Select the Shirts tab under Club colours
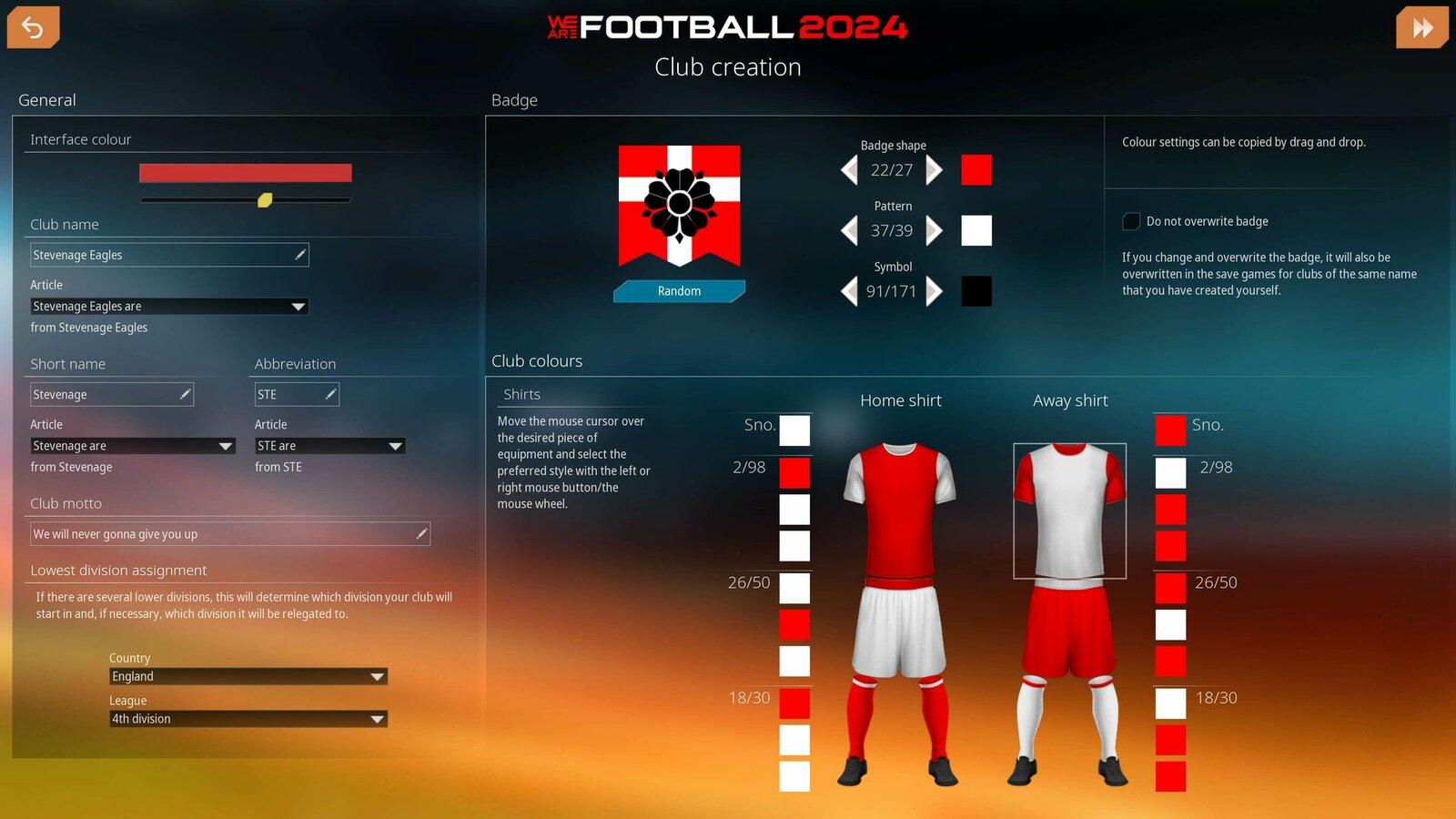 click(521, 394)
